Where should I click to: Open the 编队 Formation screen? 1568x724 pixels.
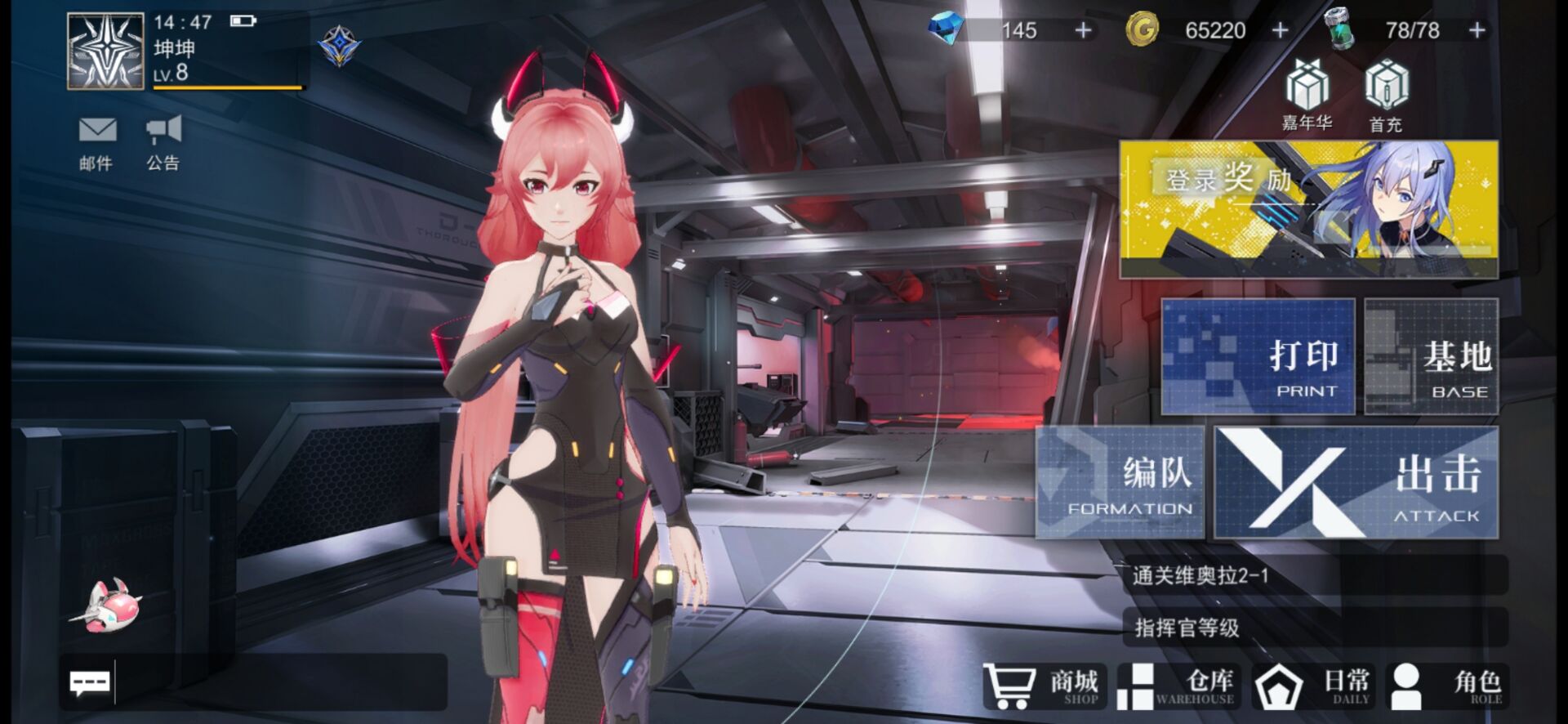[x=1120, y=482]
